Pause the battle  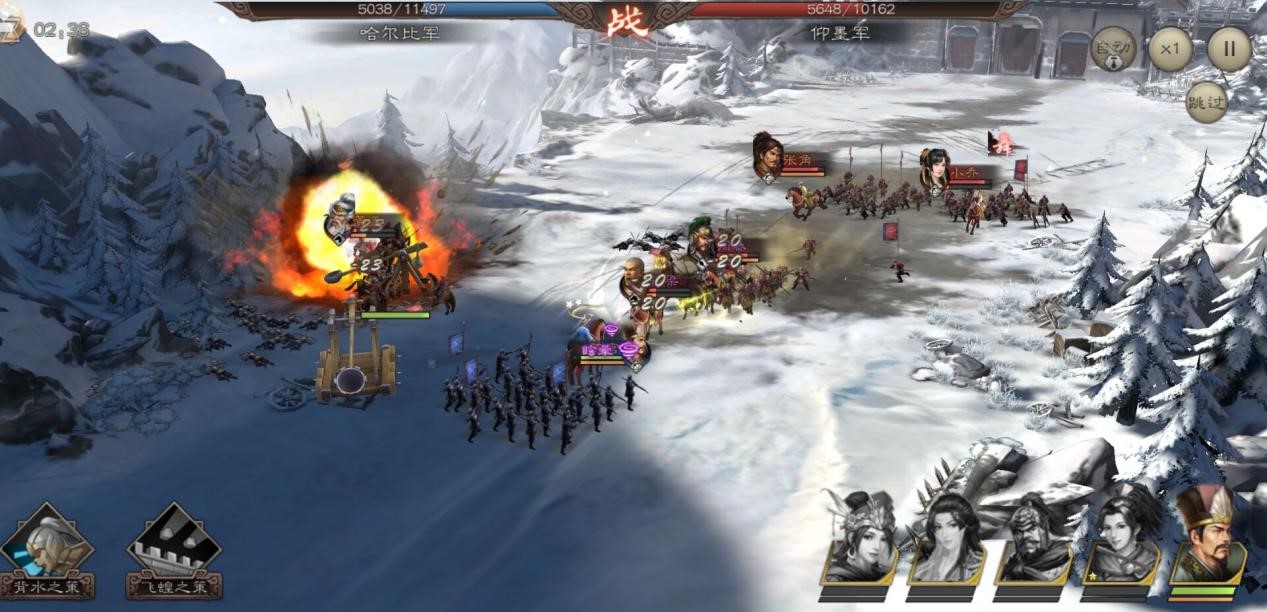coord(1229,48)
